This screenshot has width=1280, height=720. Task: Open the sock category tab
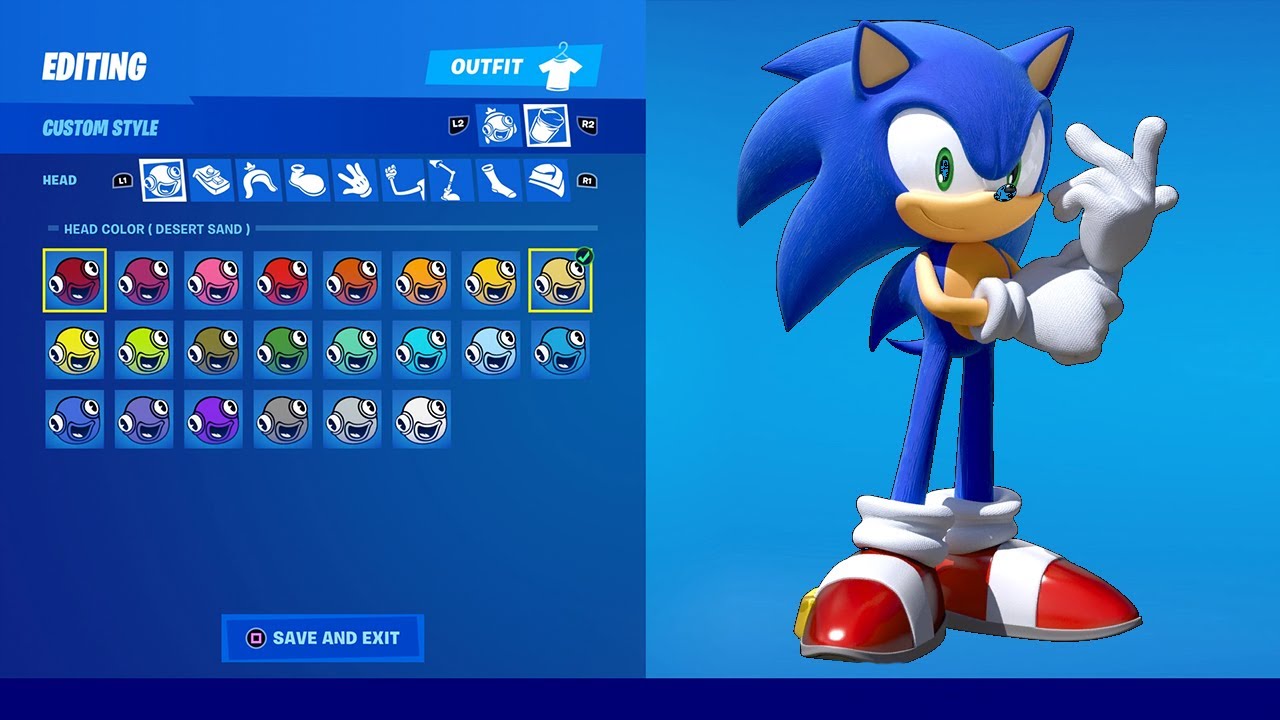click(498, 180)
